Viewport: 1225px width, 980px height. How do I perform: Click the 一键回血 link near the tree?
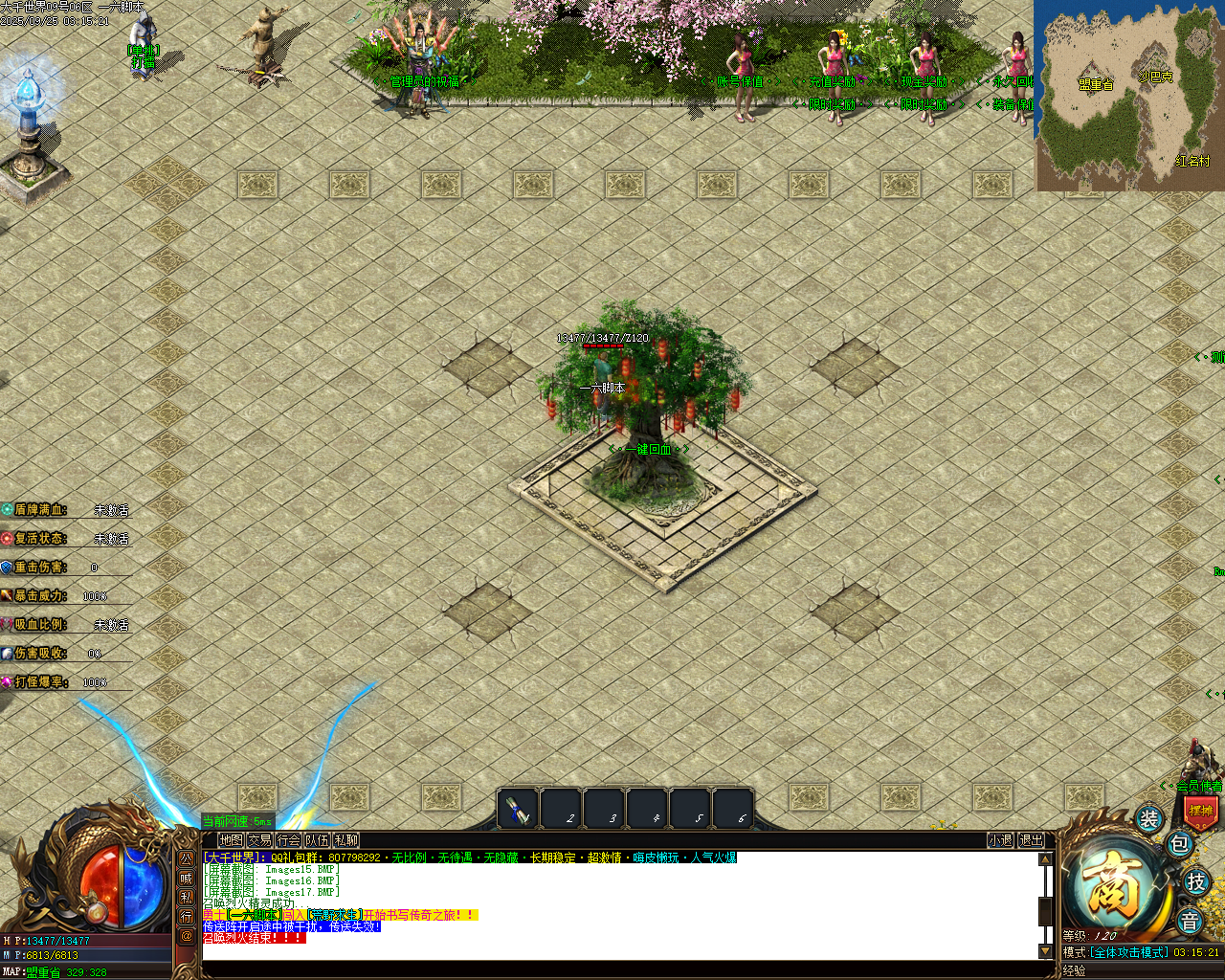(x=649, y=448)
